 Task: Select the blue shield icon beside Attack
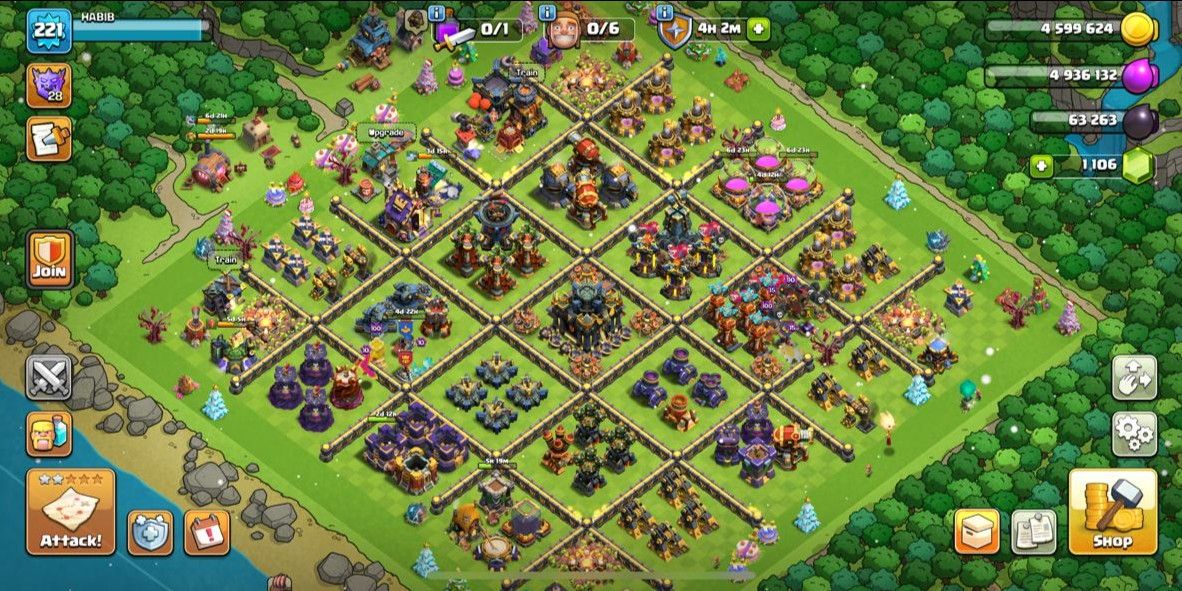click(150, 532)
